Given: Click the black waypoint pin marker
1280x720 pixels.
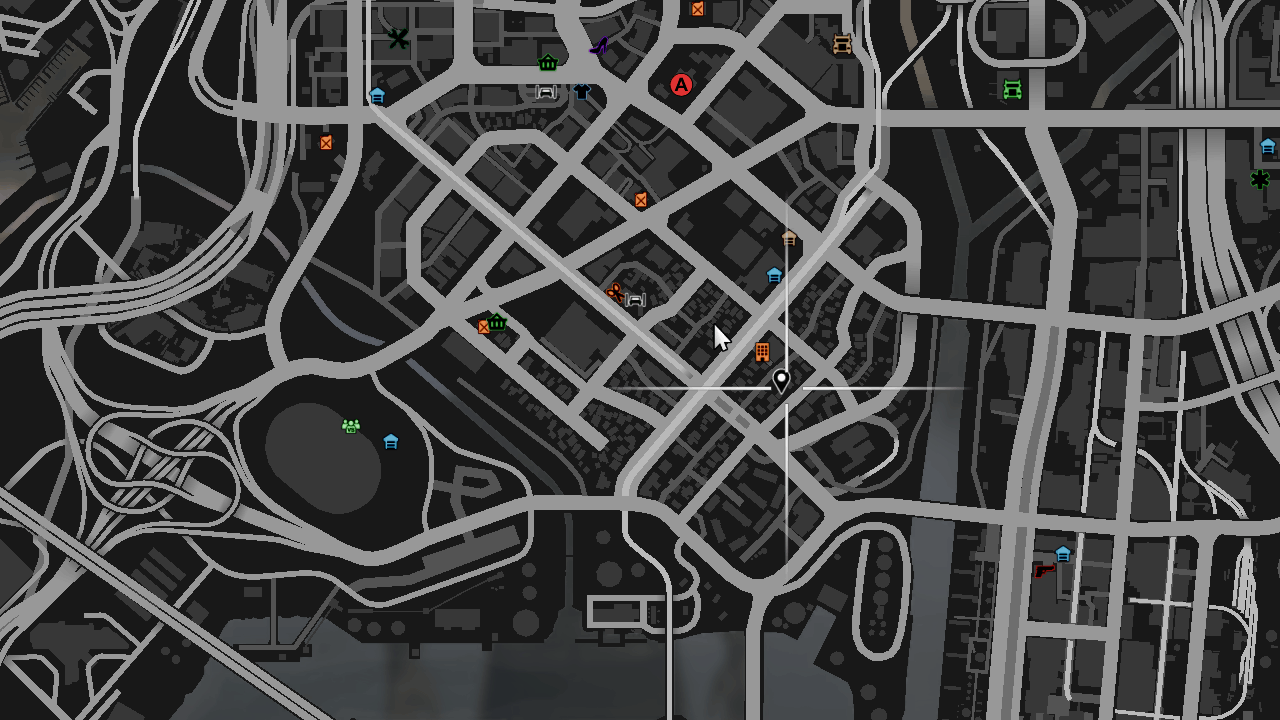Looking at the screenshot, I should [781, 381].
